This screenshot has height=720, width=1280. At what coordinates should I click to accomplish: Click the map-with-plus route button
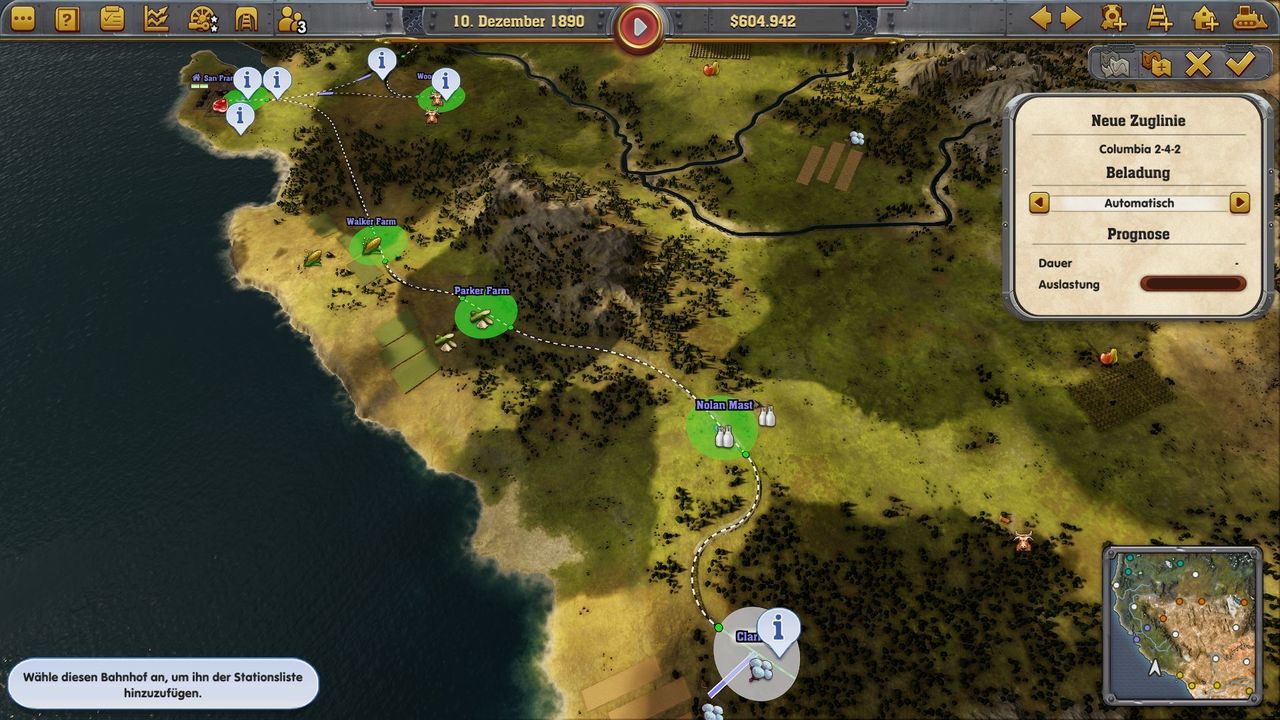(1156, 64)
